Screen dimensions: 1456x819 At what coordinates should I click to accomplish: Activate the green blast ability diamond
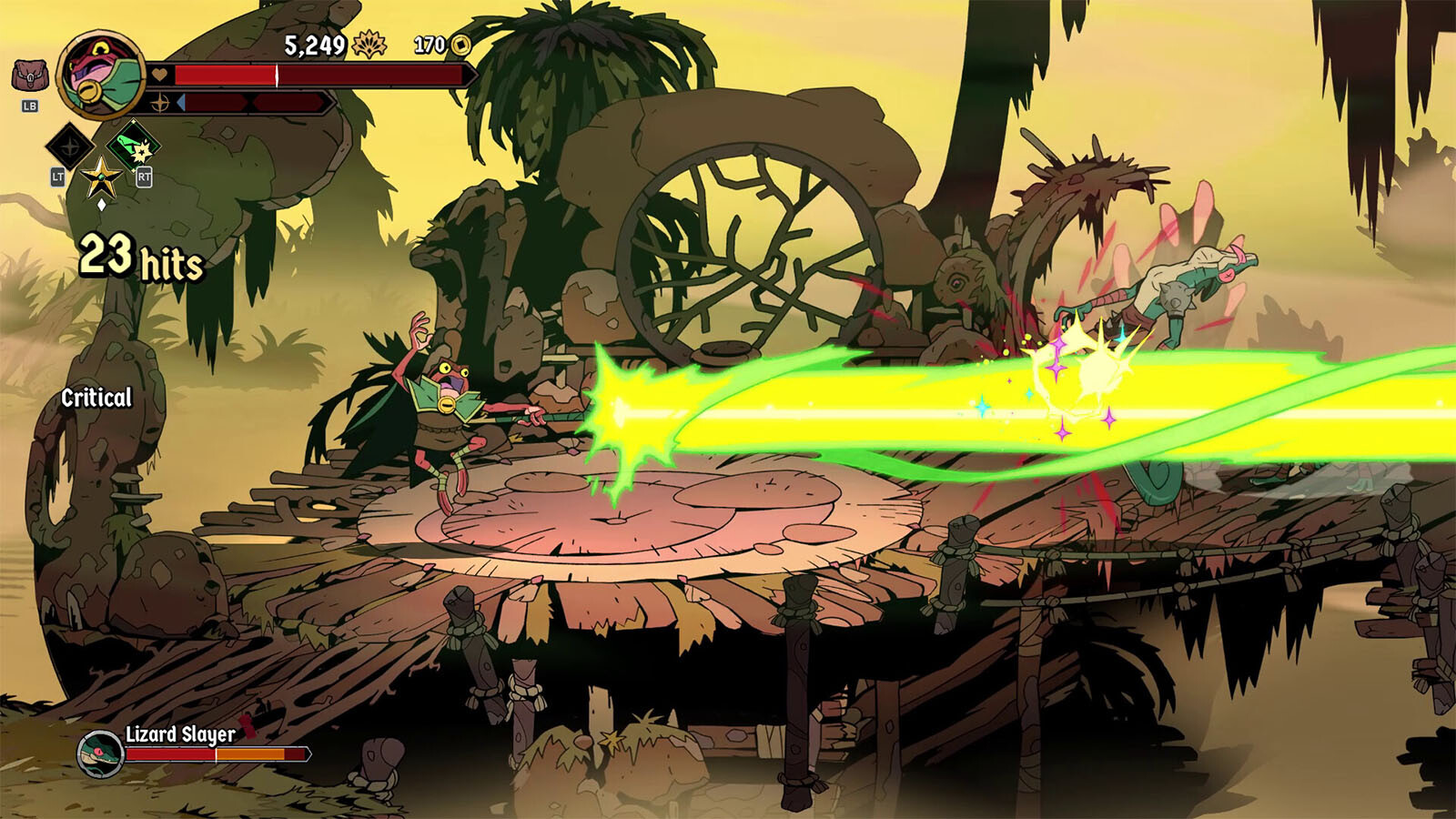pyautogui.click(x=134, y=146)
